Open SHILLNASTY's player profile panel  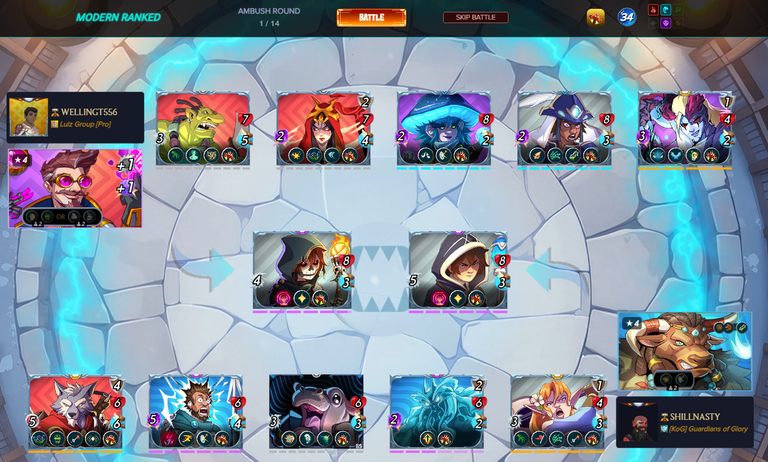(x=684, y=422)
